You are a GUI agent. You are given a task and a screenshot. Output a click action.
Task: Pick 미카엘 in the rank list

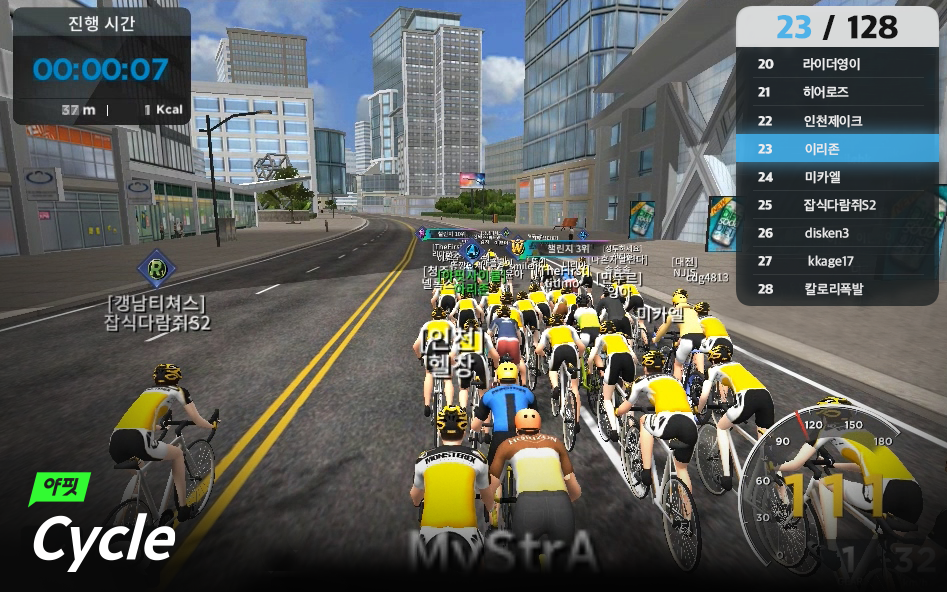pyautogui.click(x=837, y=177)
